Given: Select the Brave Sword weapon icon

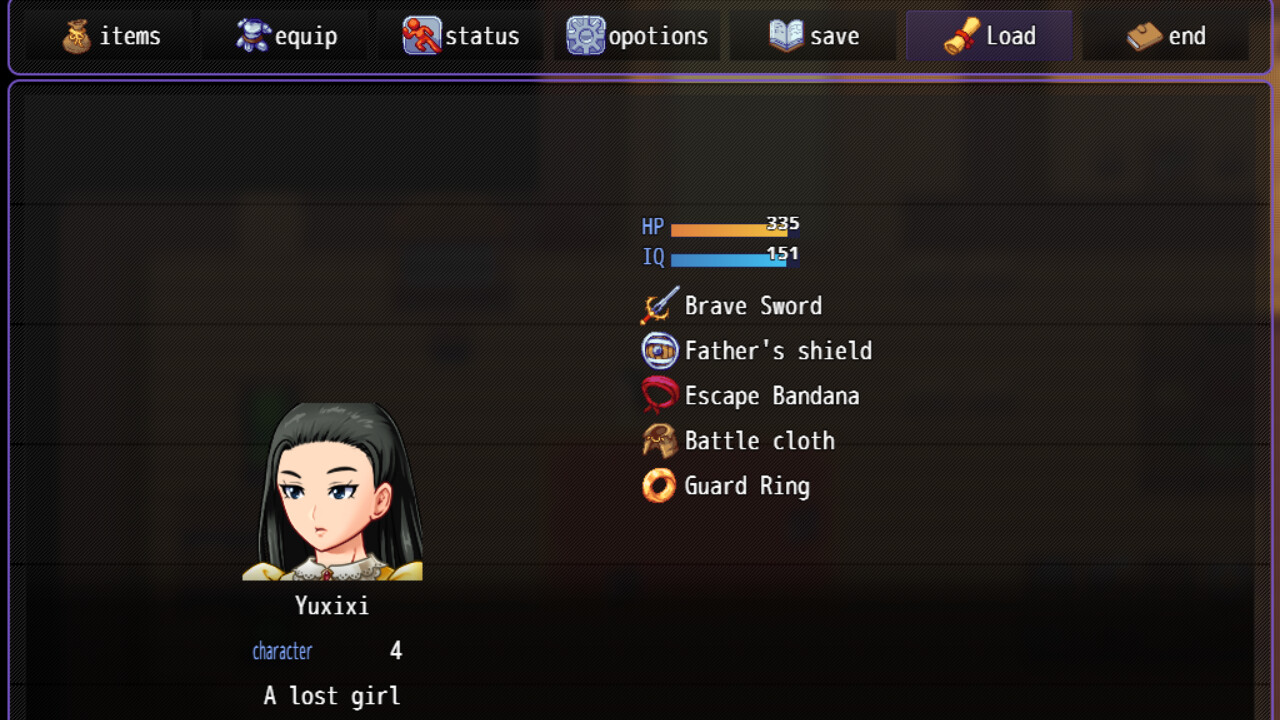Looking at the screenshot, I should click(659, 305).
